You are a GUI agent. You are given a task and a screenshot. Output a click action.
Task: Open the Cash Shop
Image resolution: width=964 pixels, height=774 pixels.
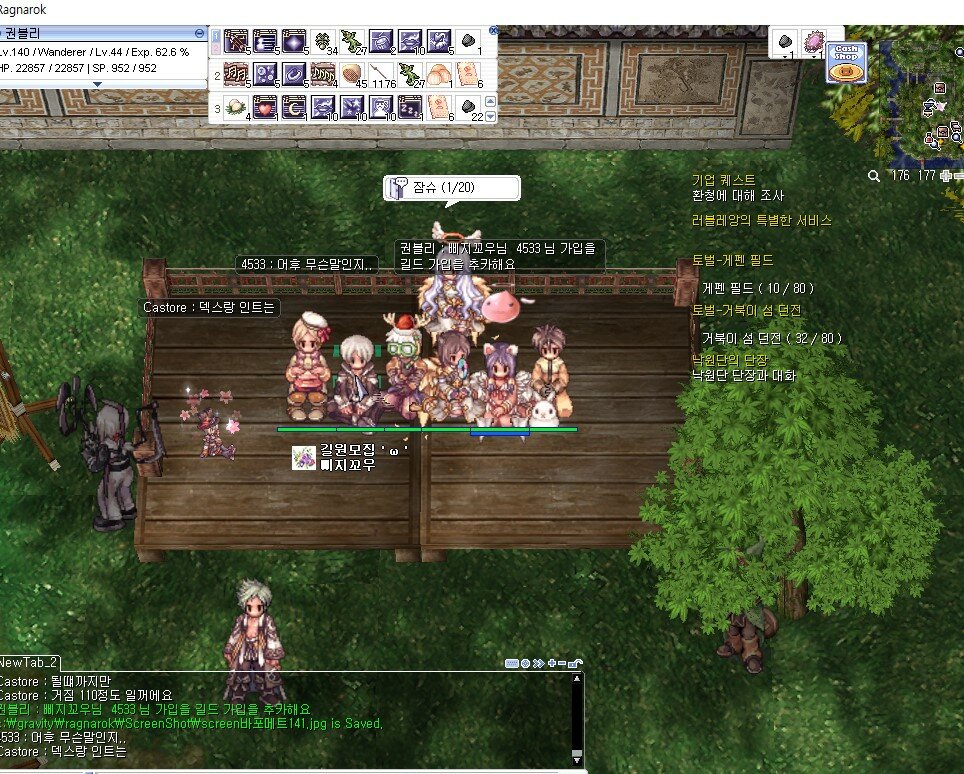[845, 63]
